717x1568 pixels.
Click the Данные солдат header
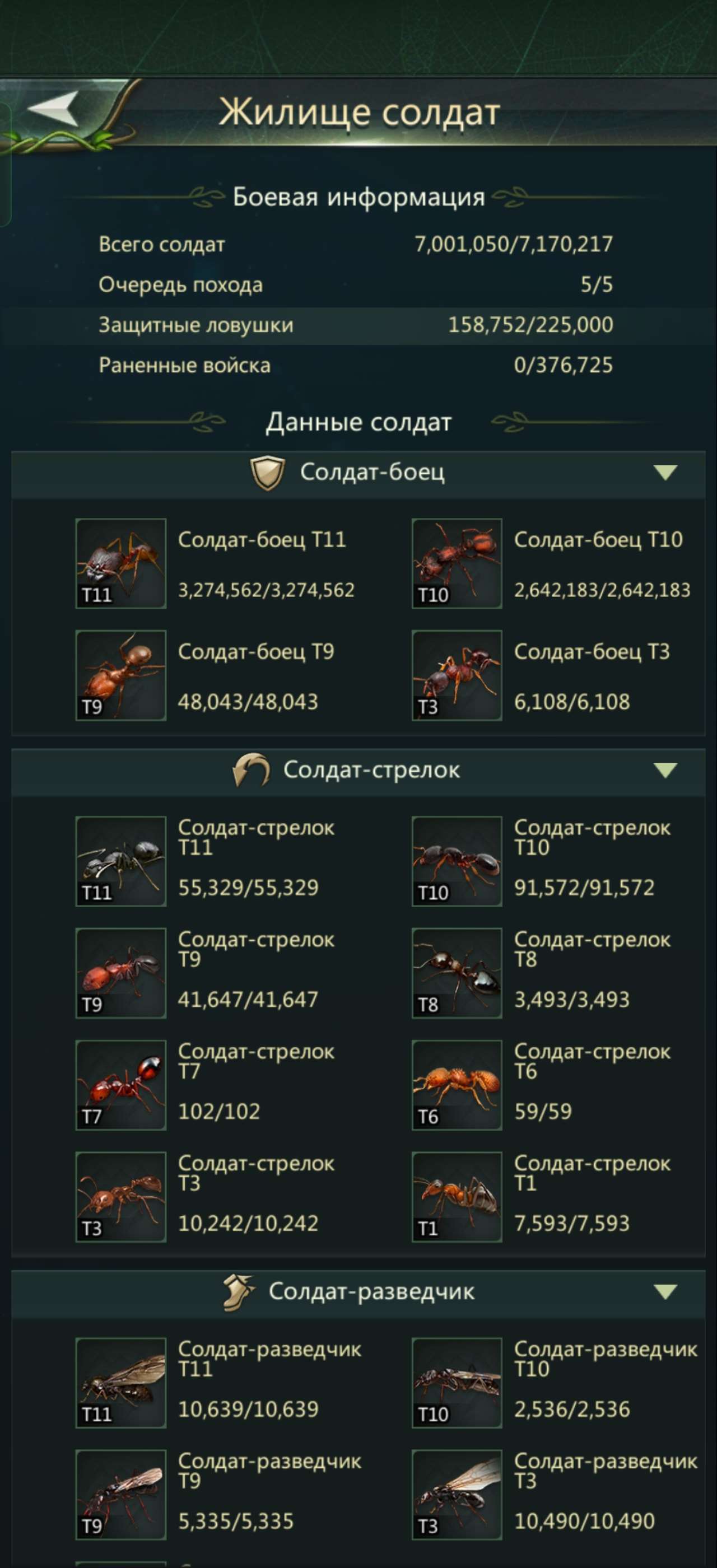click(358, 421)
